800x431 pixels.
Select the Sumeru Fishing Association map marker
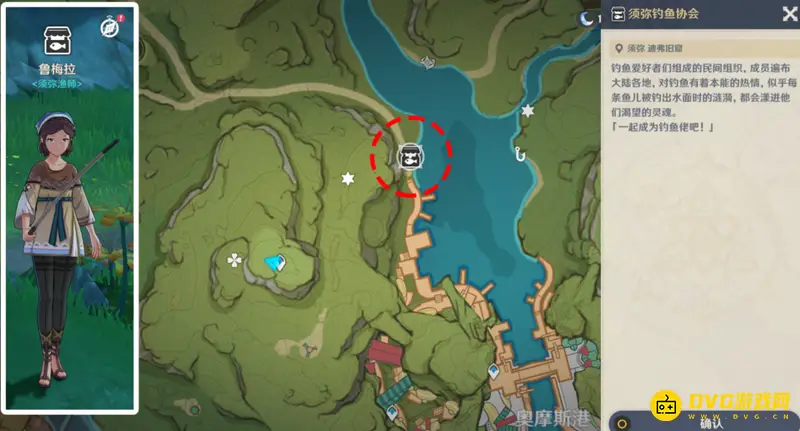408,157
